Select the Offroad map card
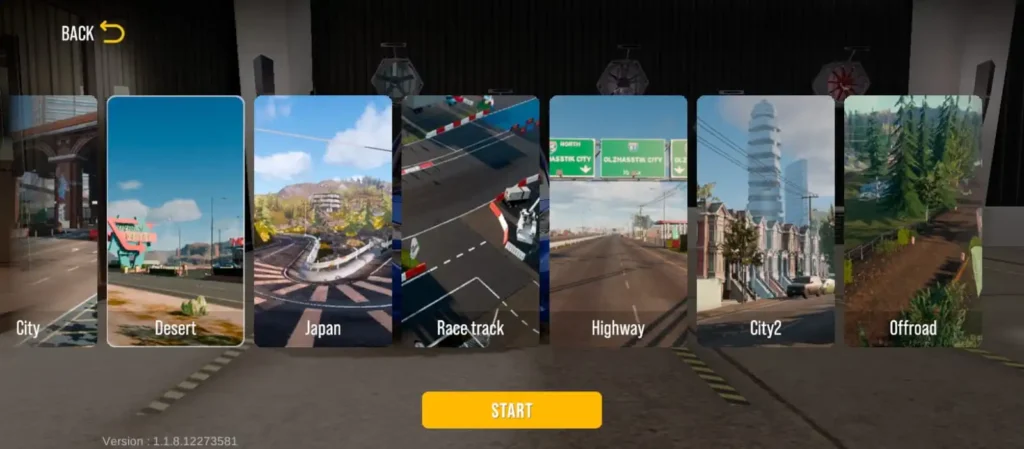1024x449 pixels. tap(912, 221)
